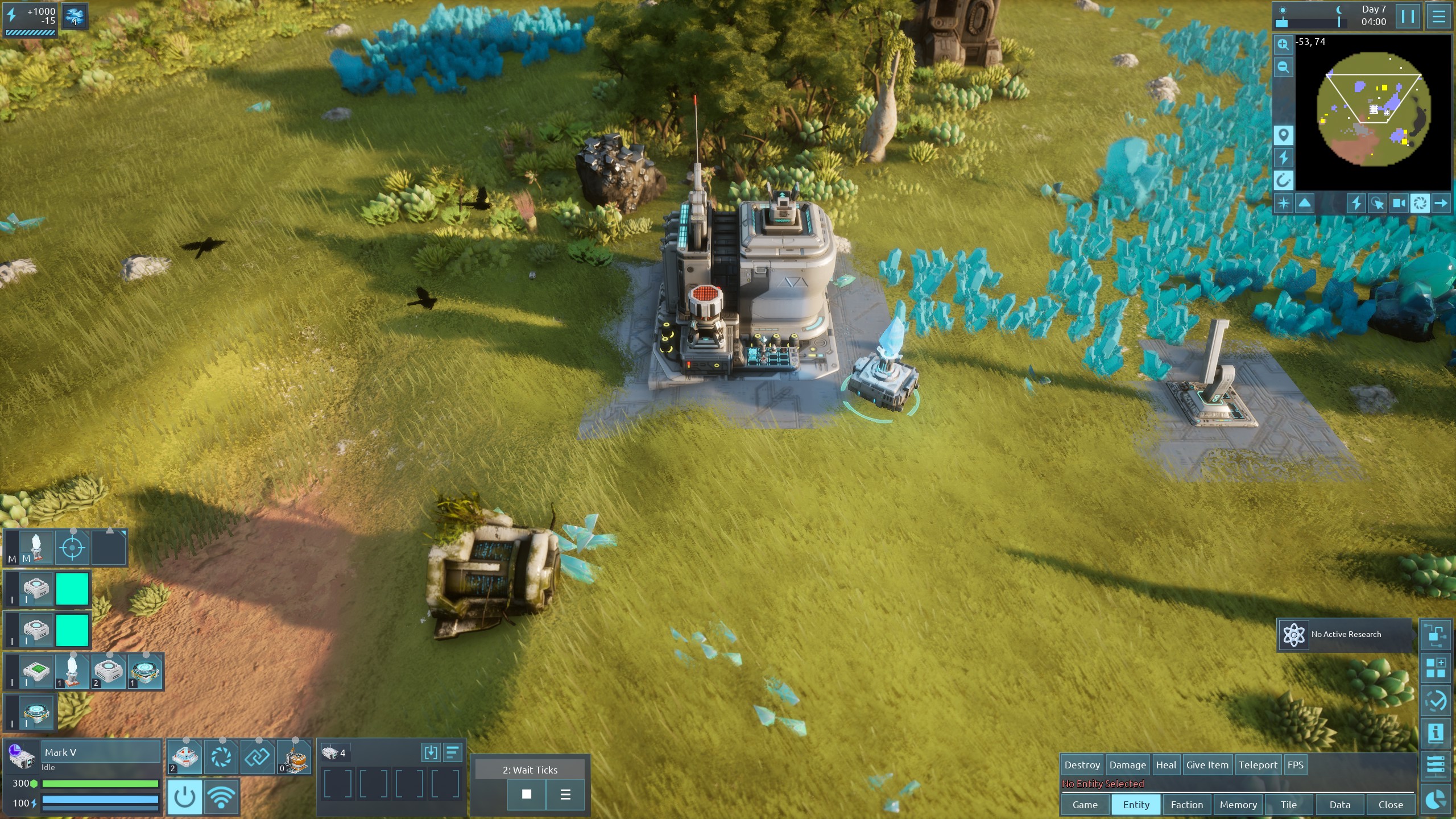This screenshot has height=819, width=1456.
Task: Close the debug panel
Action: click(x=1391, y=805)
